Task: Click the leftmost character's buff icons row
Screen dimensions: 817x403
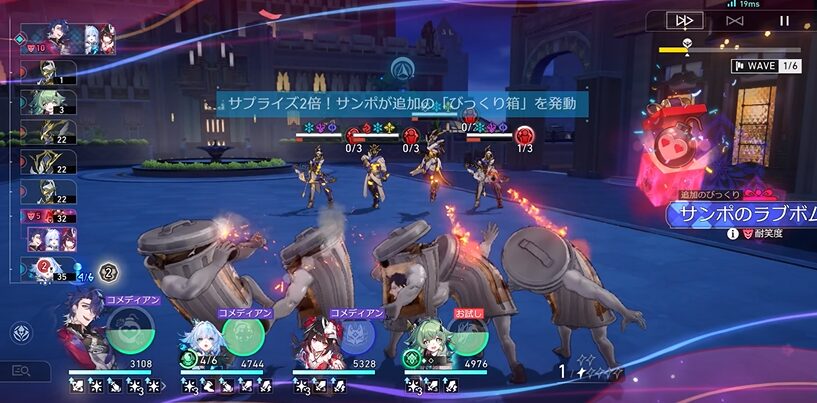Action: 110,384
